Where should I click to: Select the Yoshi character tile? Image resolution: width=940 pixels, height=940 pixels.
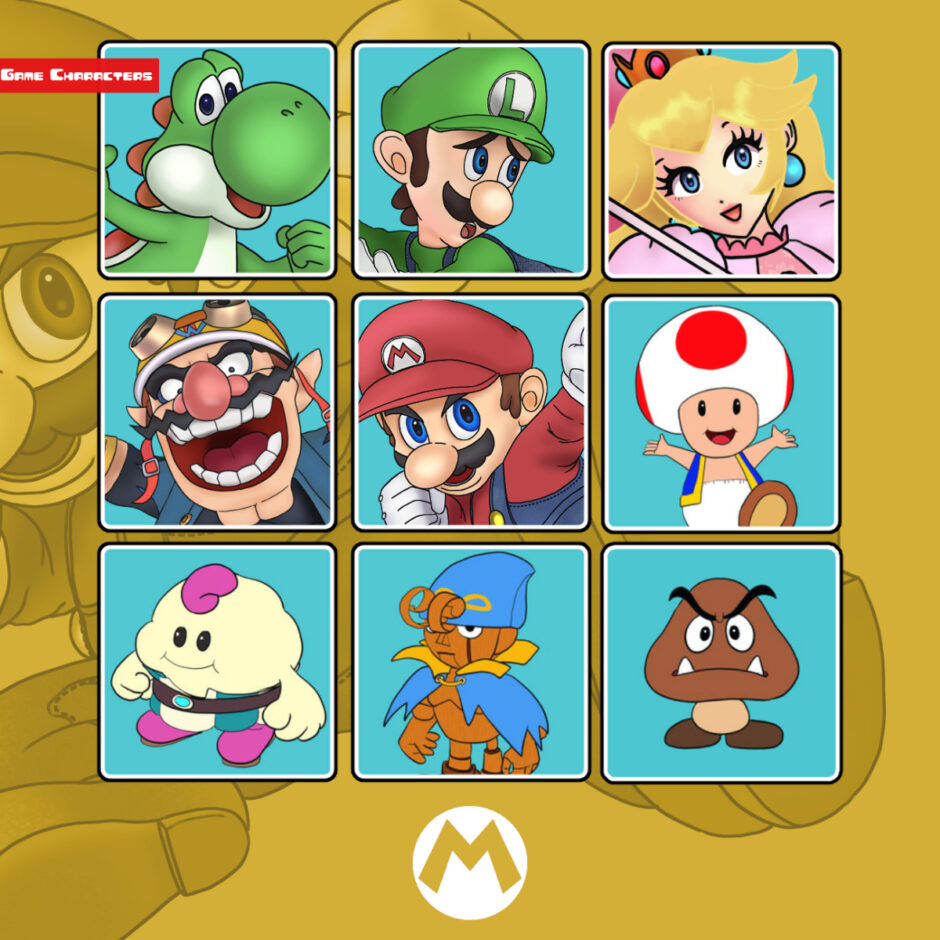coord(217,160)
